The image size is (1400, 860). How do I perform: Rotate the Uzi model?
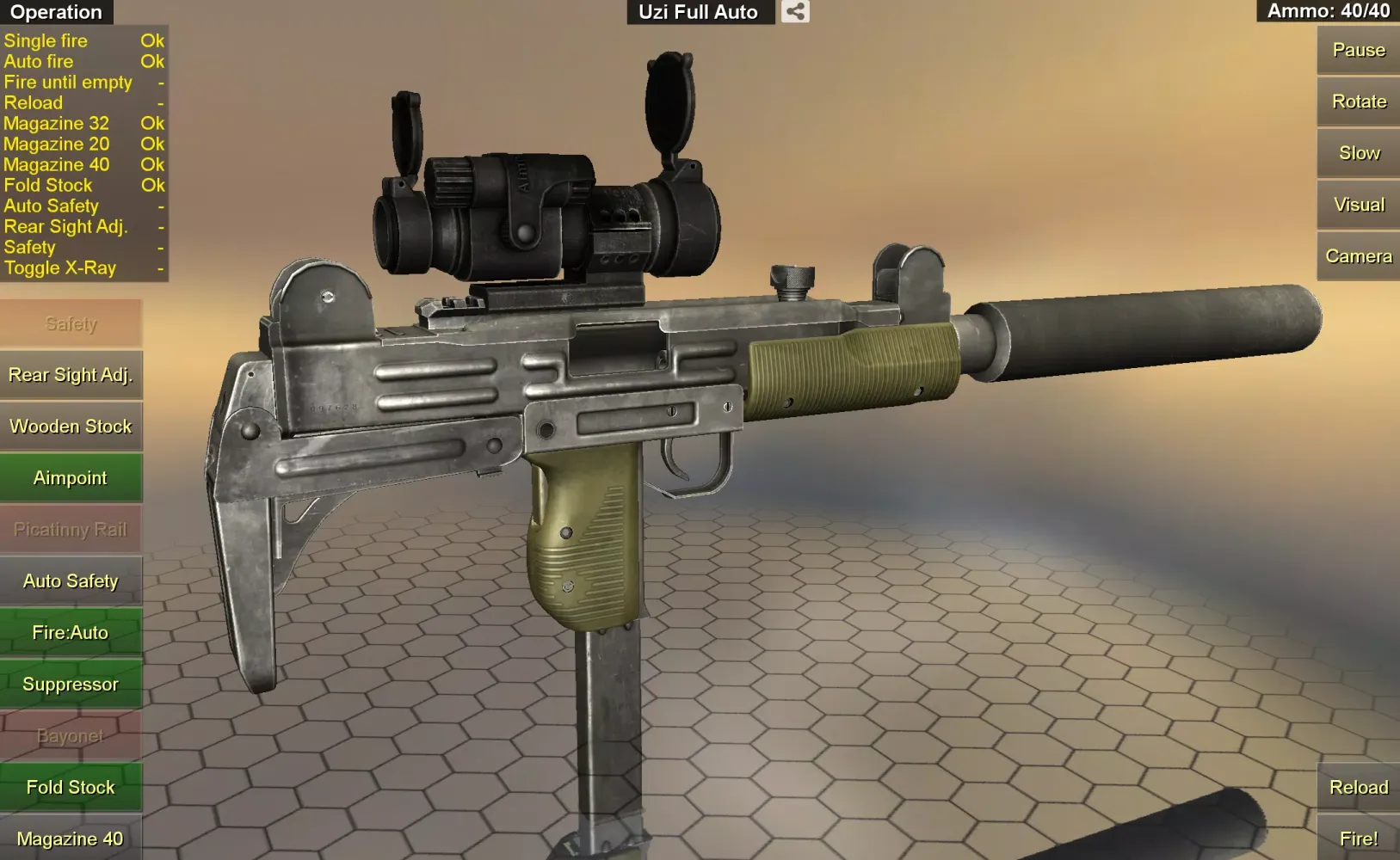click(x=1357, y=101)
